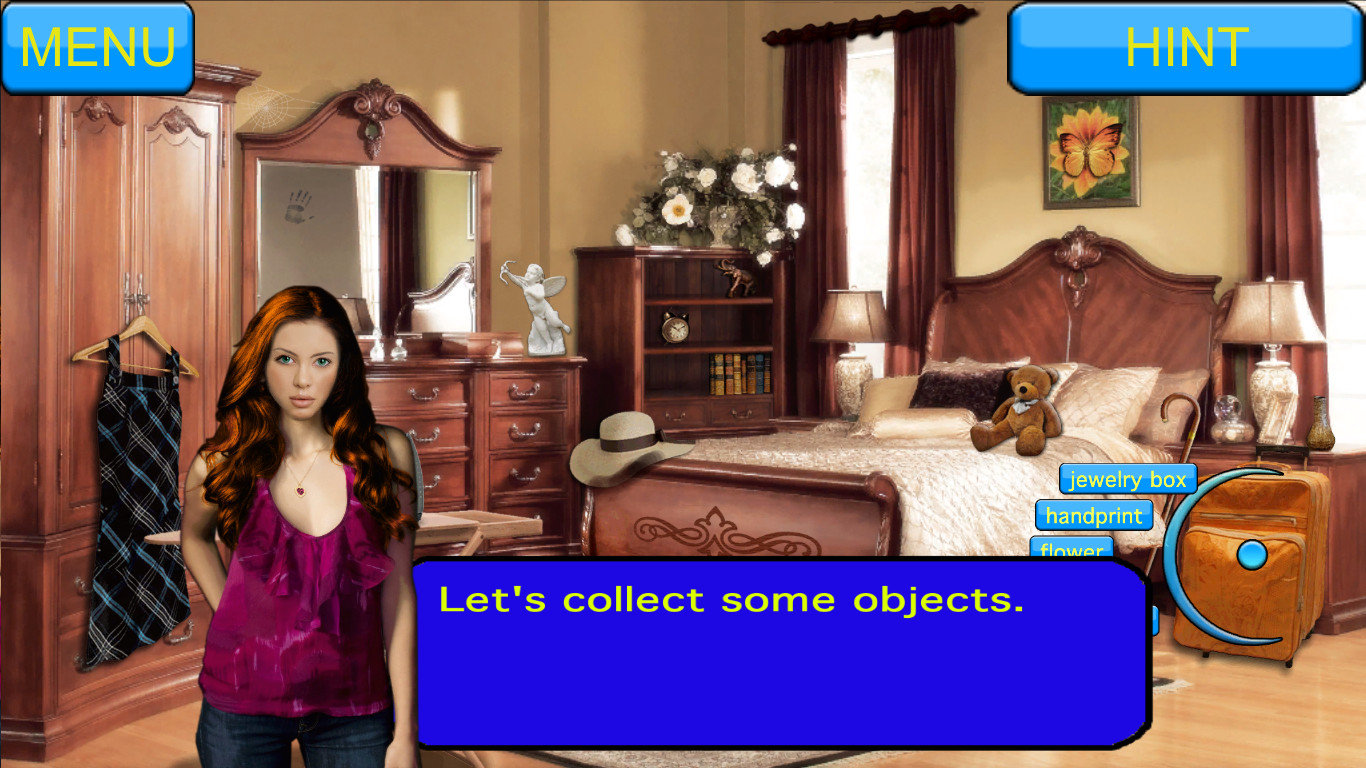
Task: Click the alarm clock on the bookshelf
Action: (x=678, y=328)
